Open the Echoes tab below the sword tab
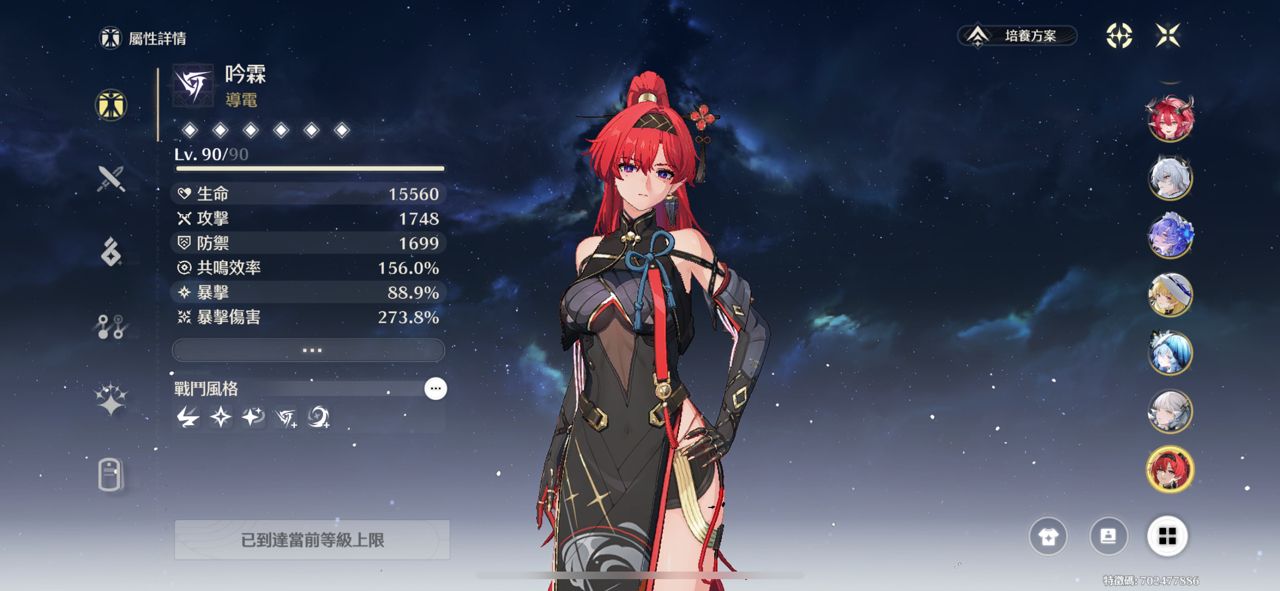Image resolution: width=1280 pixels, height=591 pixels. click(111, 252)
